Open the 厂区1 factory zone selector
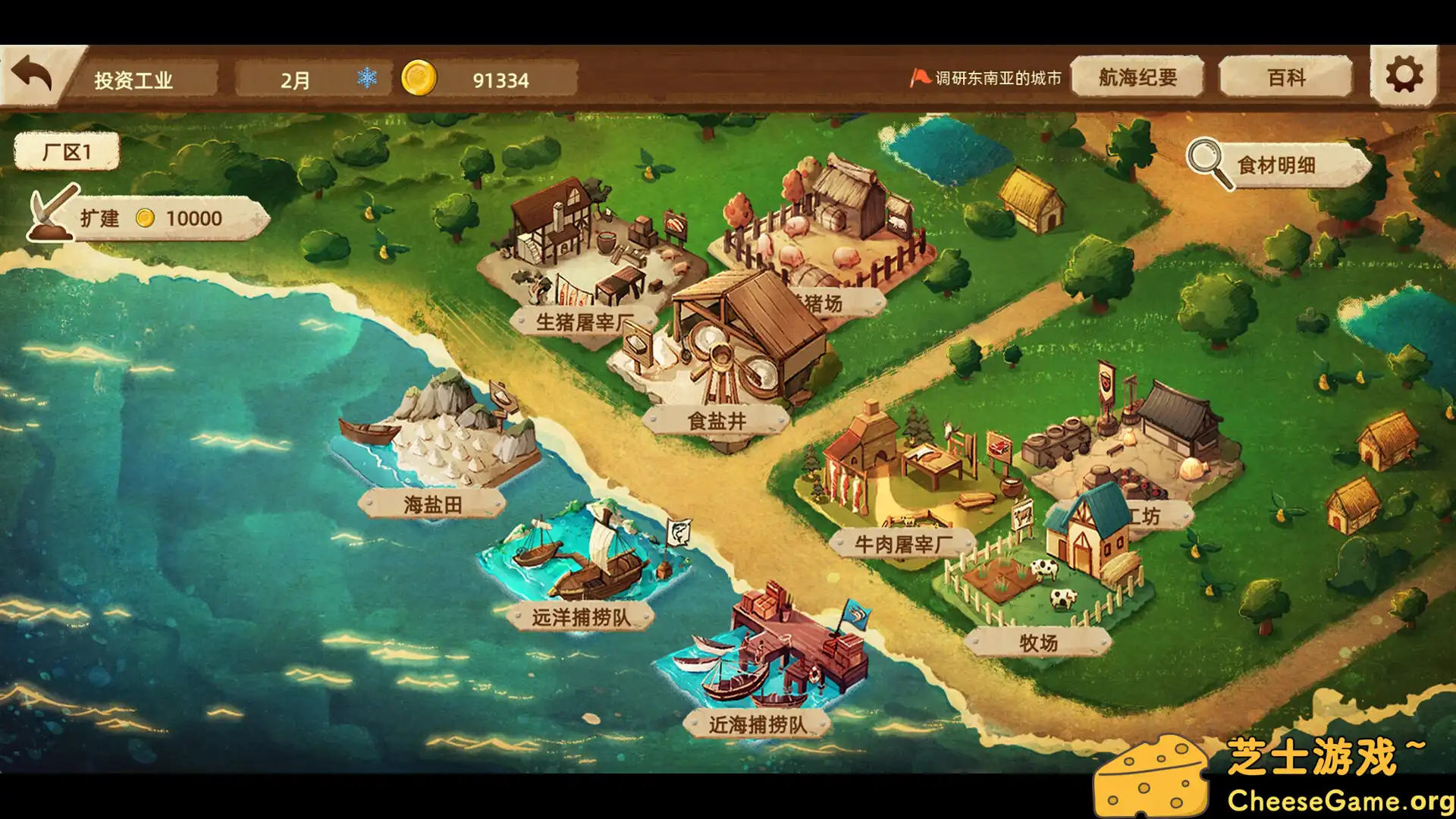This screenshot has height=819, width=1456. [x=66, y=150]
